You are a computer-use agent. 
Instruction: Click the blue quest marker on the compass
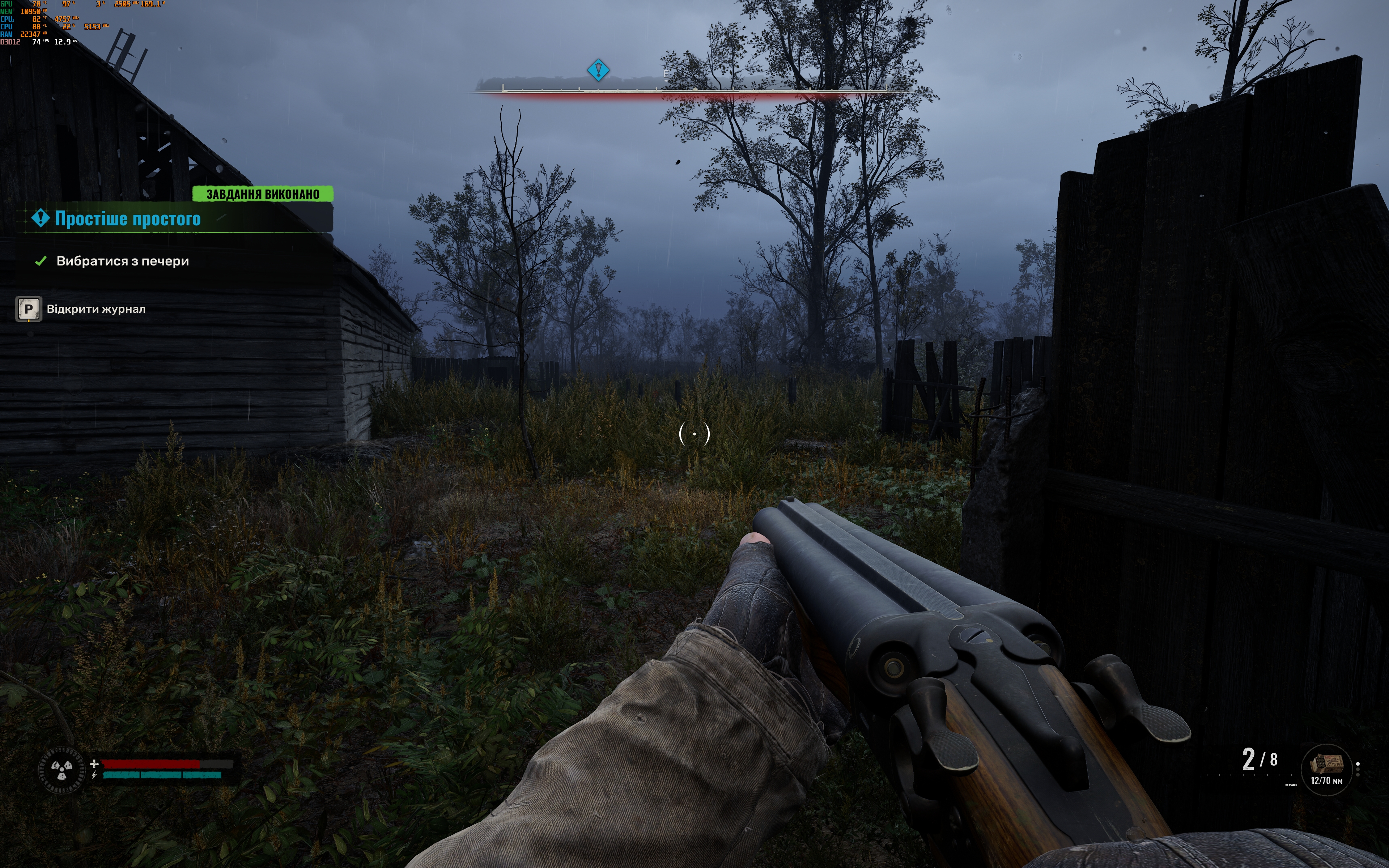point(598,71)
